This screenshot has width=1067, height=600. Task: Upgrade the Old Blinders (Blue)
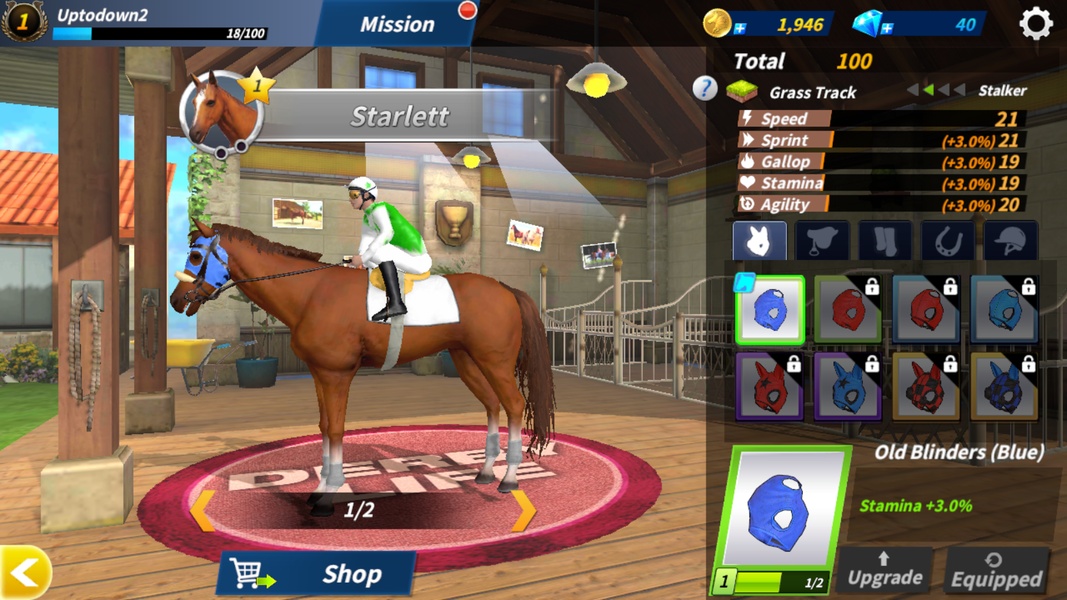tap(884, 570)
